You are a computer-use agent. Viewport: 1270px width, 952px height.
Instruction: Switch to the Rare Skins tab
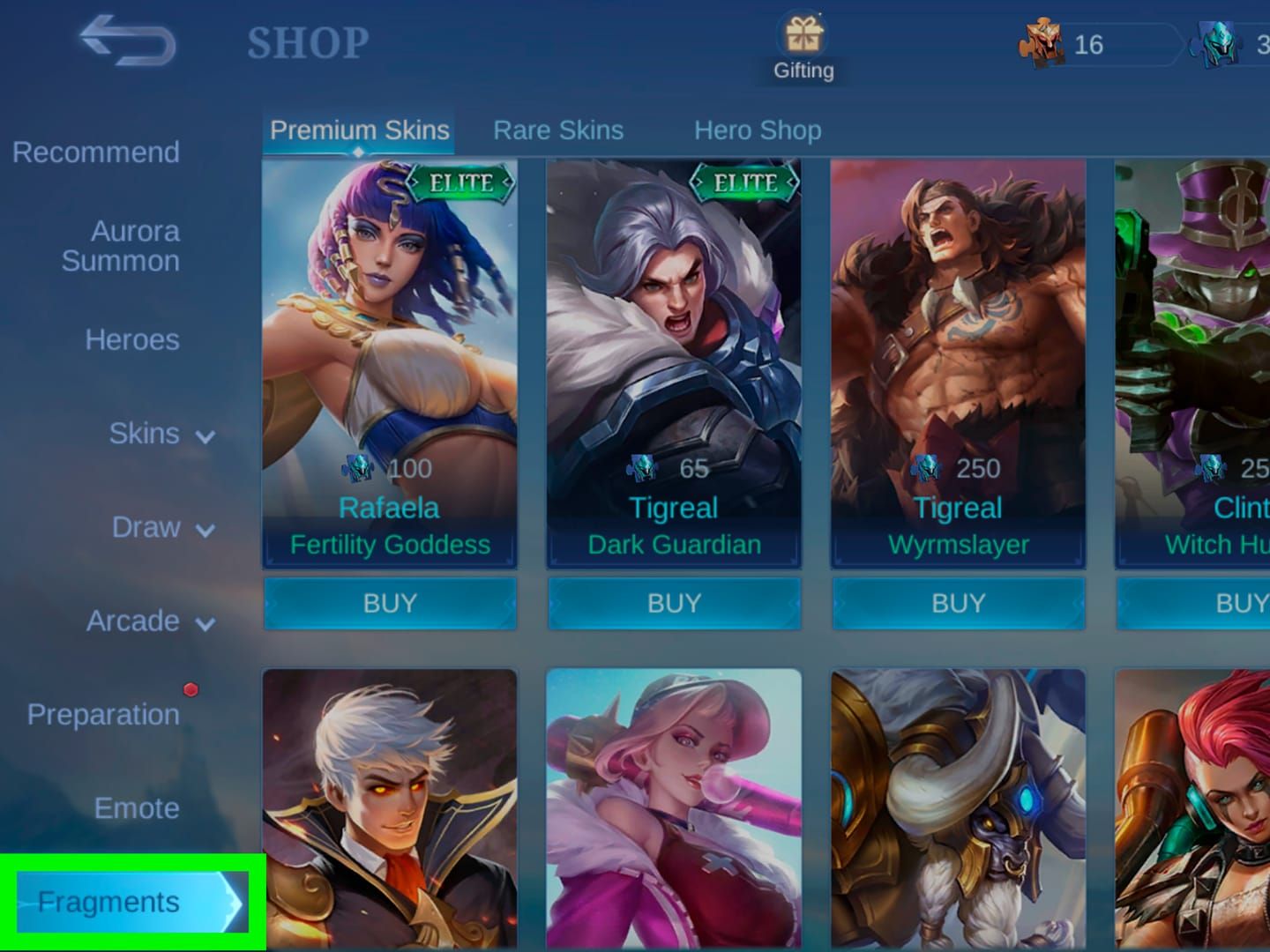click(557, 130)
